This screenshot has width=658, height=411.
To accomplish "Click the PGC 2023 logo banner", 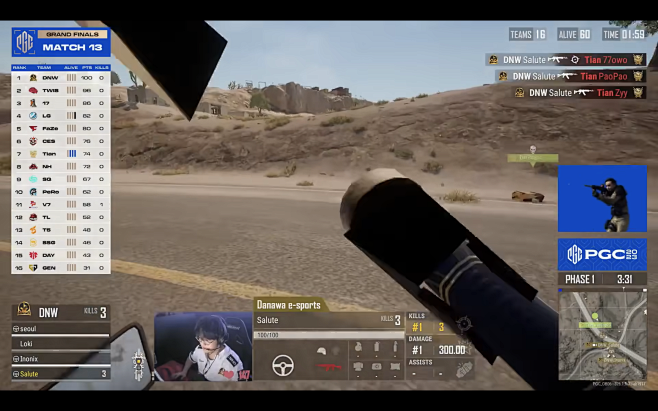I will [601, 253].
